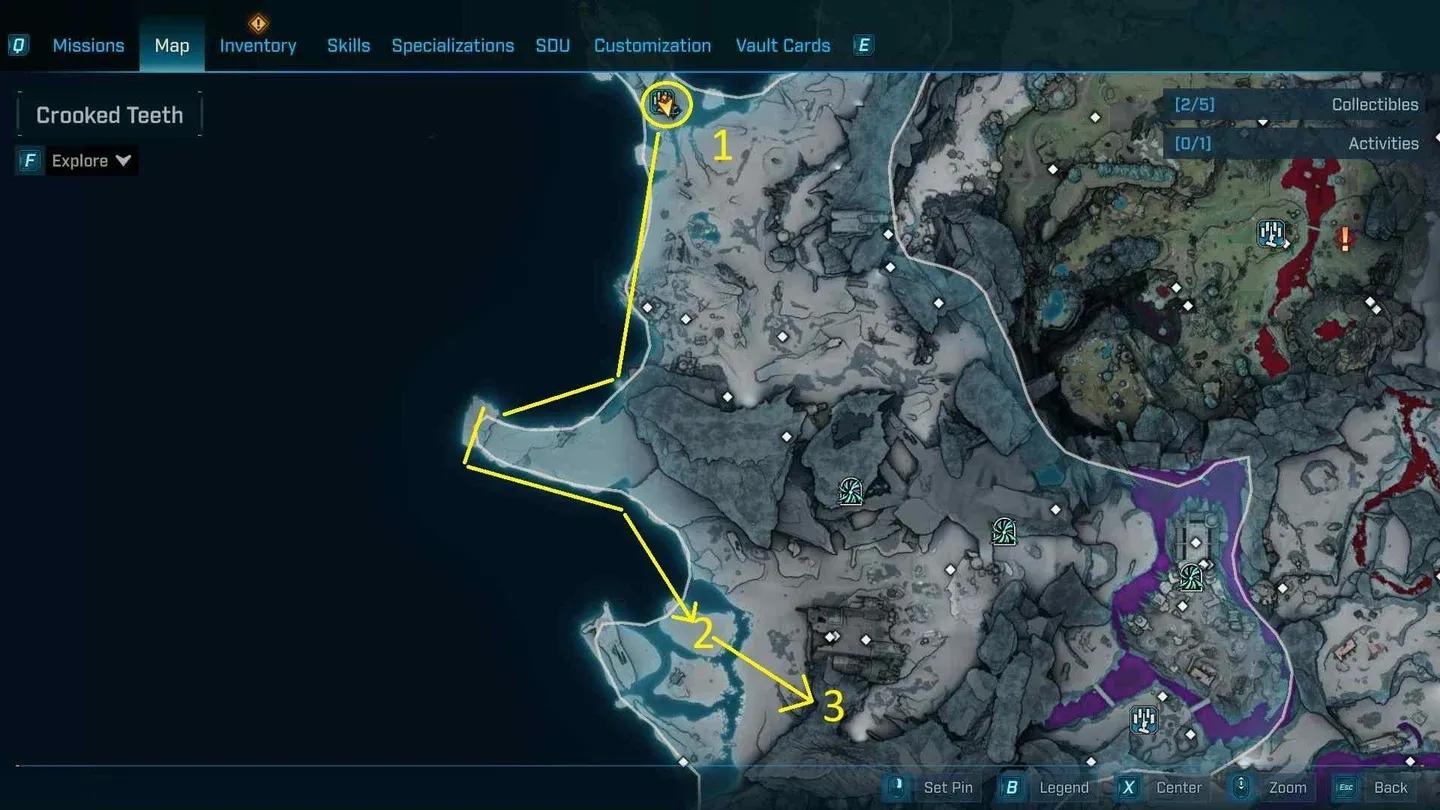
Task: Switch to the Skills tab
Action: tap(348, 45)
